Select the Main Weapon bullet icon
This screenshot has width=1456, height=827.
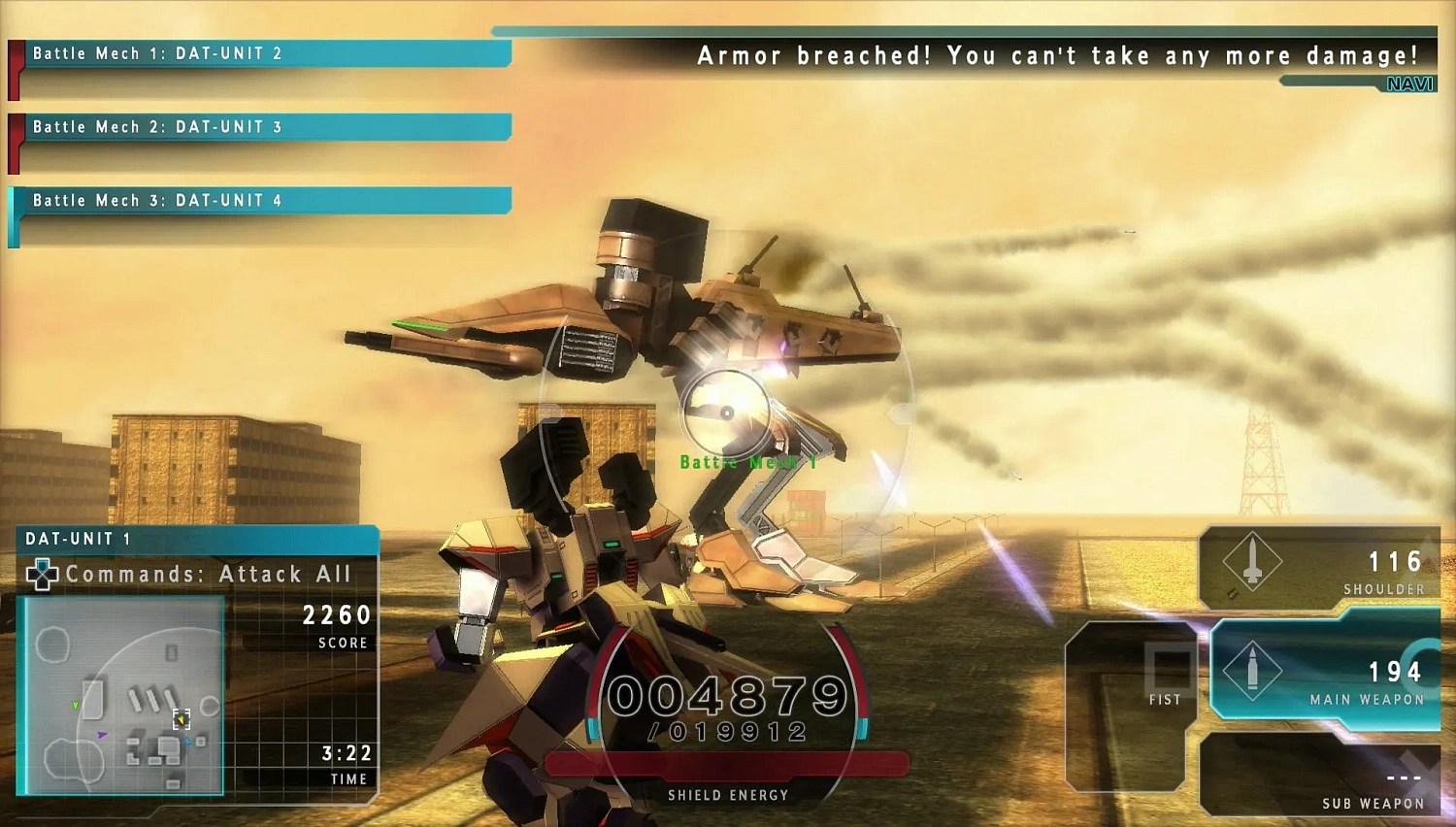(1252, 672)
